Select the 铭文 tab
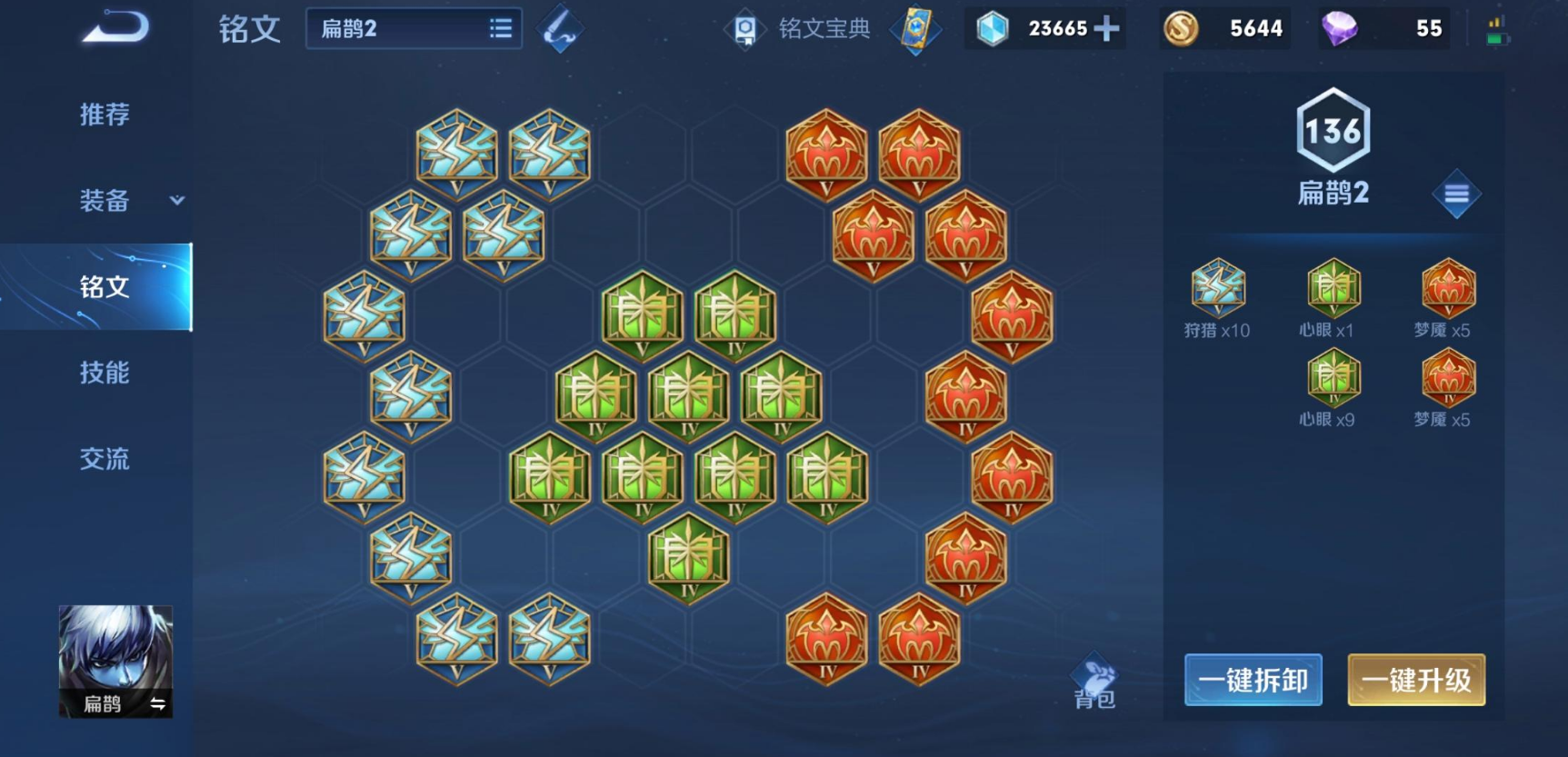 [105, 287]
